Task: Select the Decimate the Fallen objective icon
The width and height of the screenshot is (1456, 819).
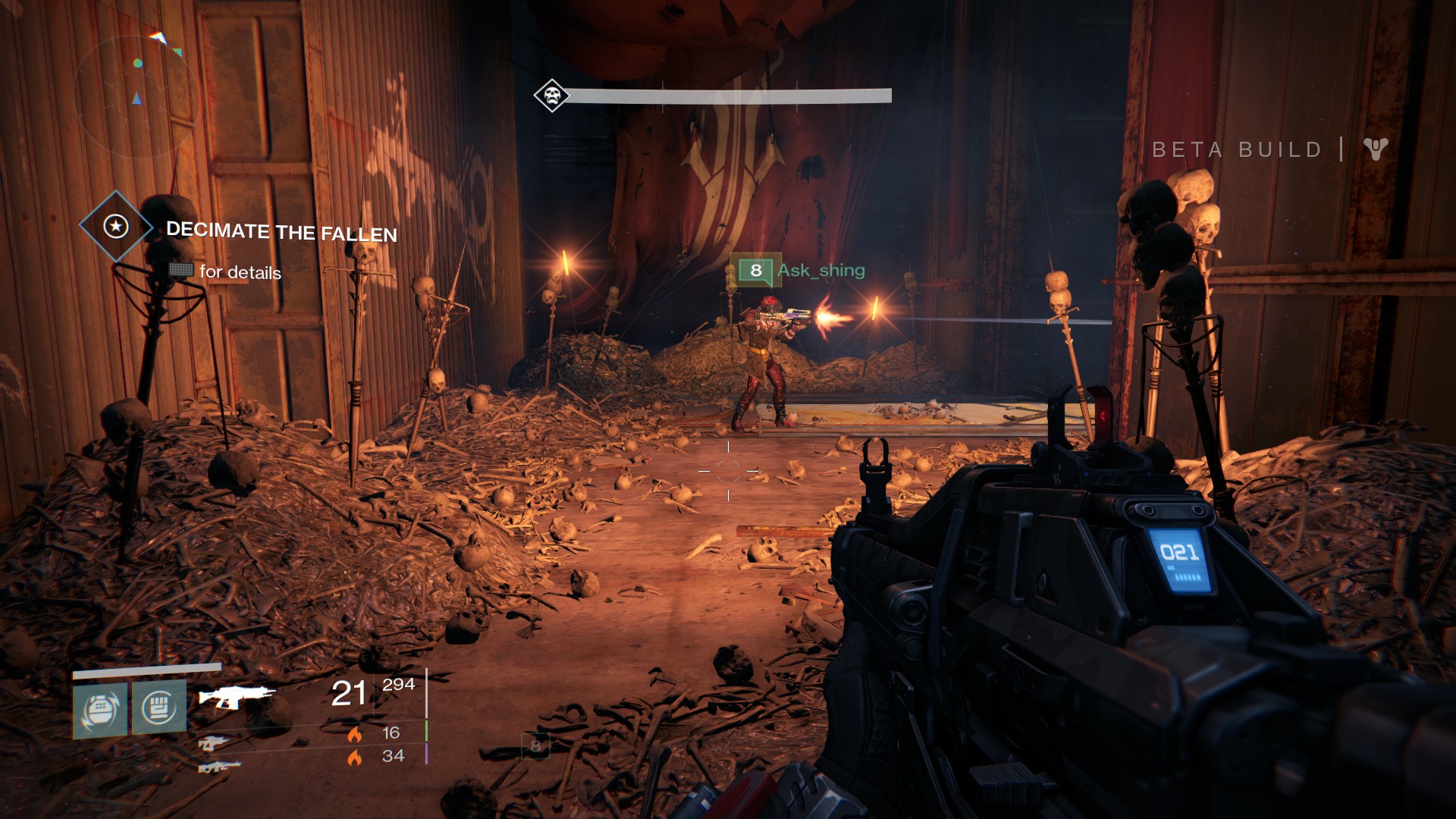Action: pos(116,226)
